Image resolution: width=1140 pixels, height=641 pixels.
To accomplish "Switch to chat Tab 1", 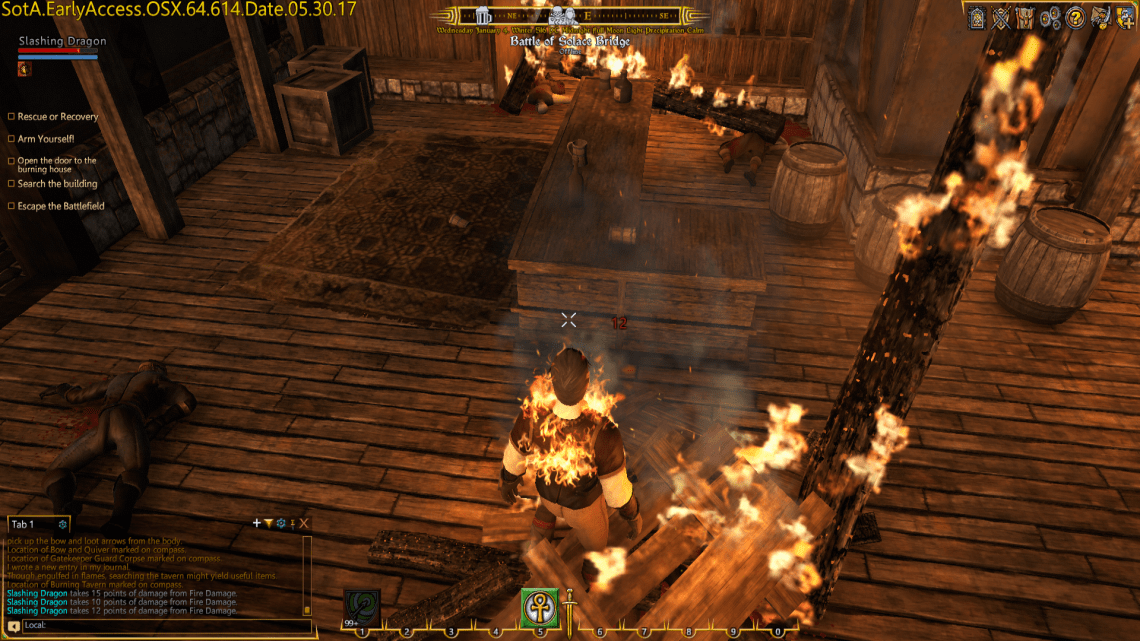I will pyautogui.click(x=24, y=524).
